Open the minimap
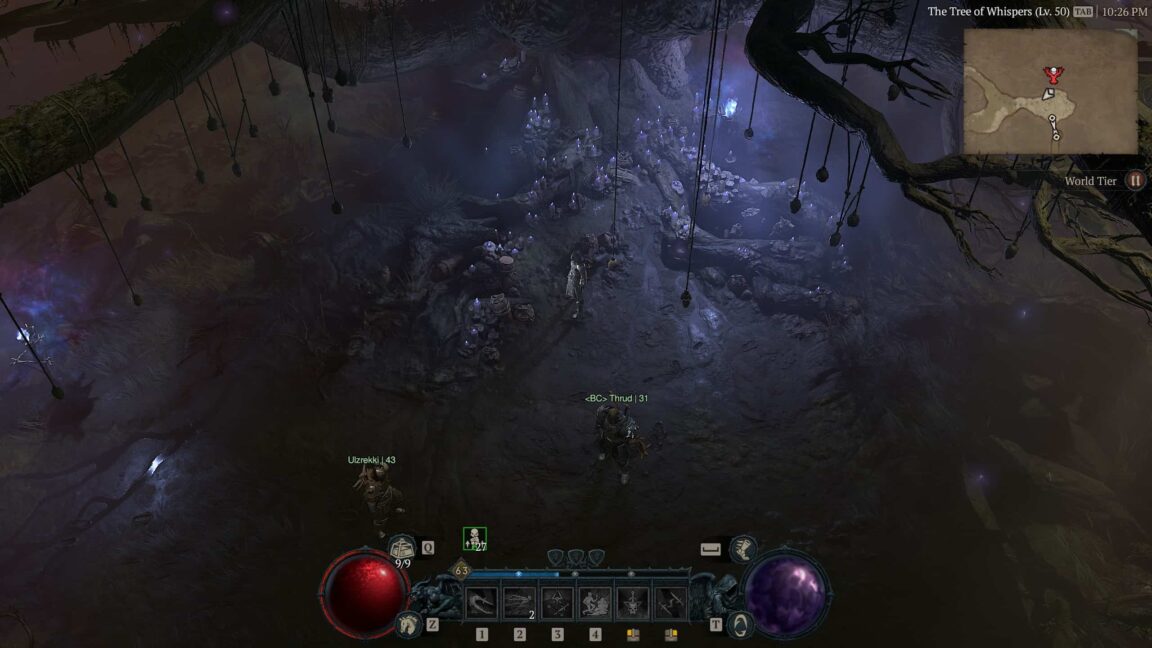This screenshot has width=1152, height=648. click(x=1050, y=91)
